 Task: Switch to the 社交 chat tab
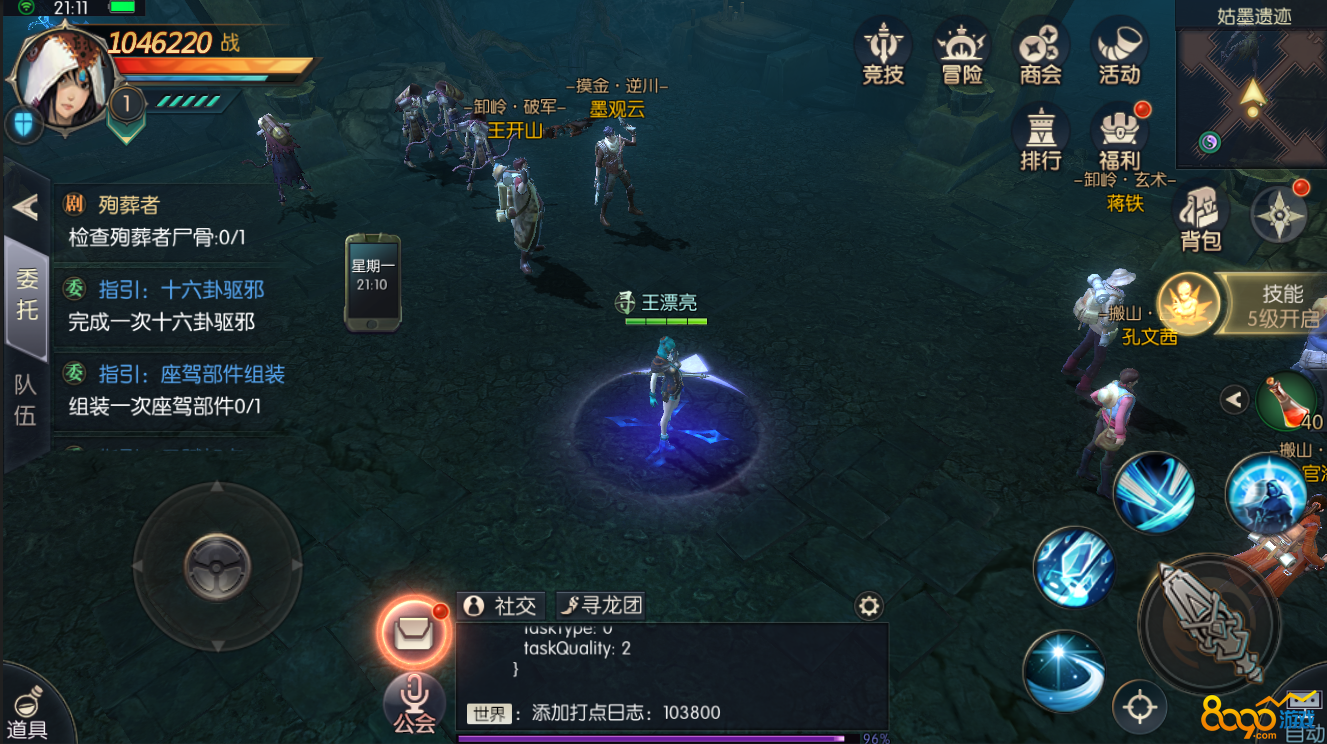tap(501, 605)
